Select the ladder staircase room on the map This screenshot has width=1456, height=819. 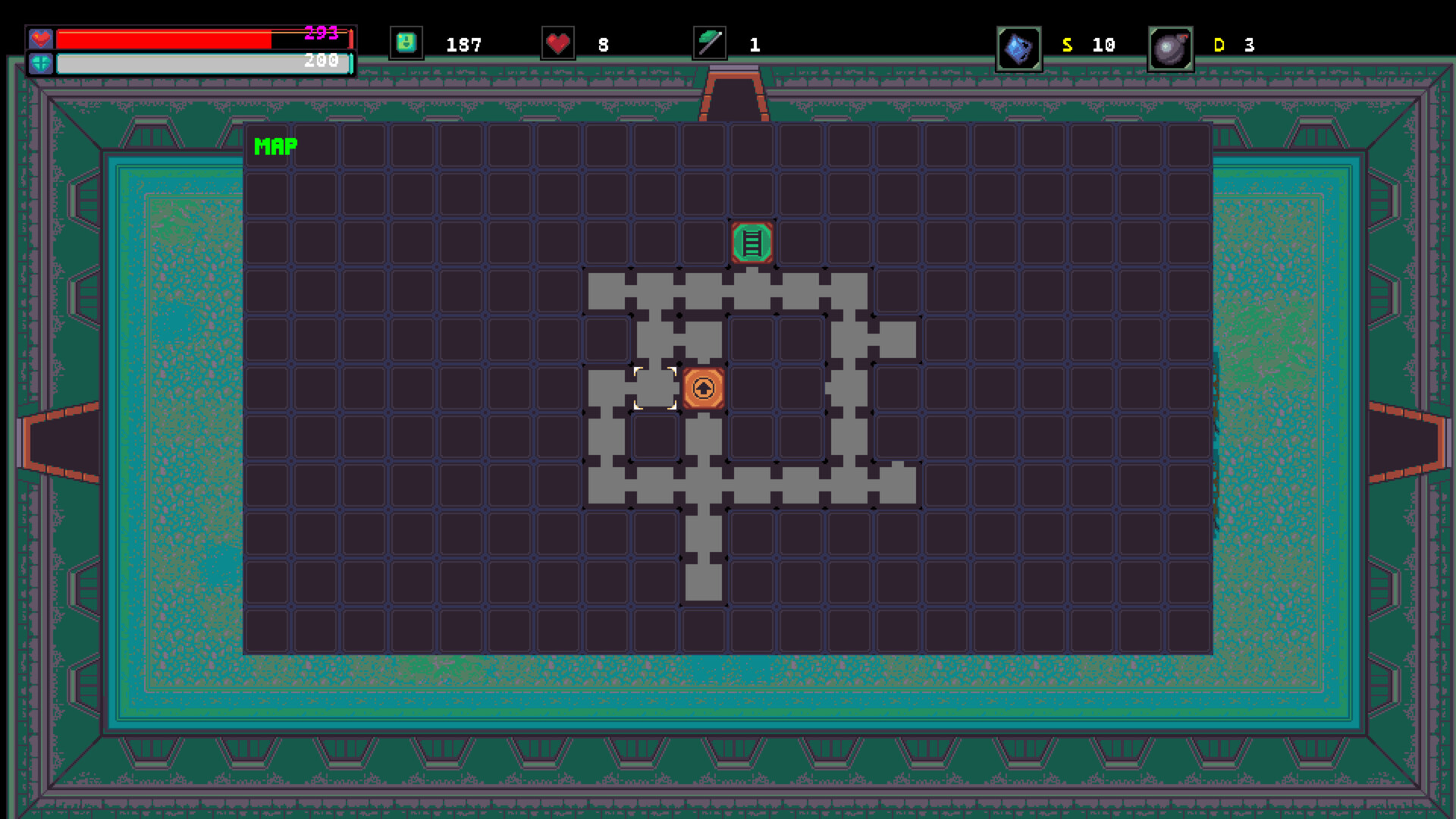(752, 243)
